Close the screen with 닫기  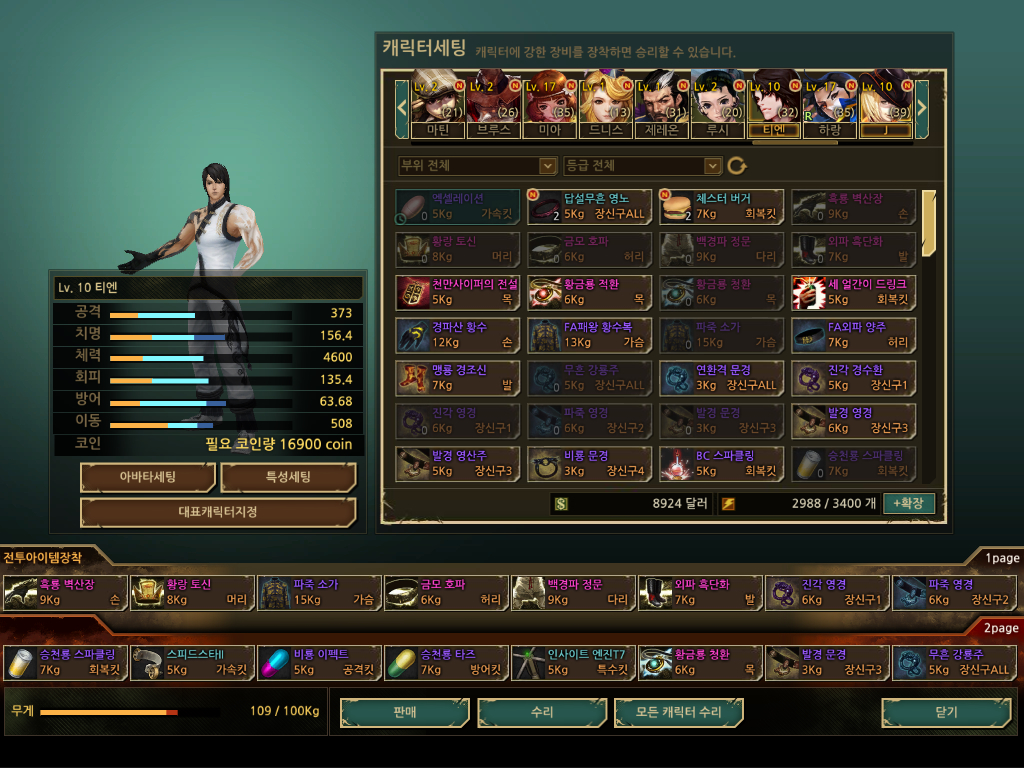(x=945, y=712)
